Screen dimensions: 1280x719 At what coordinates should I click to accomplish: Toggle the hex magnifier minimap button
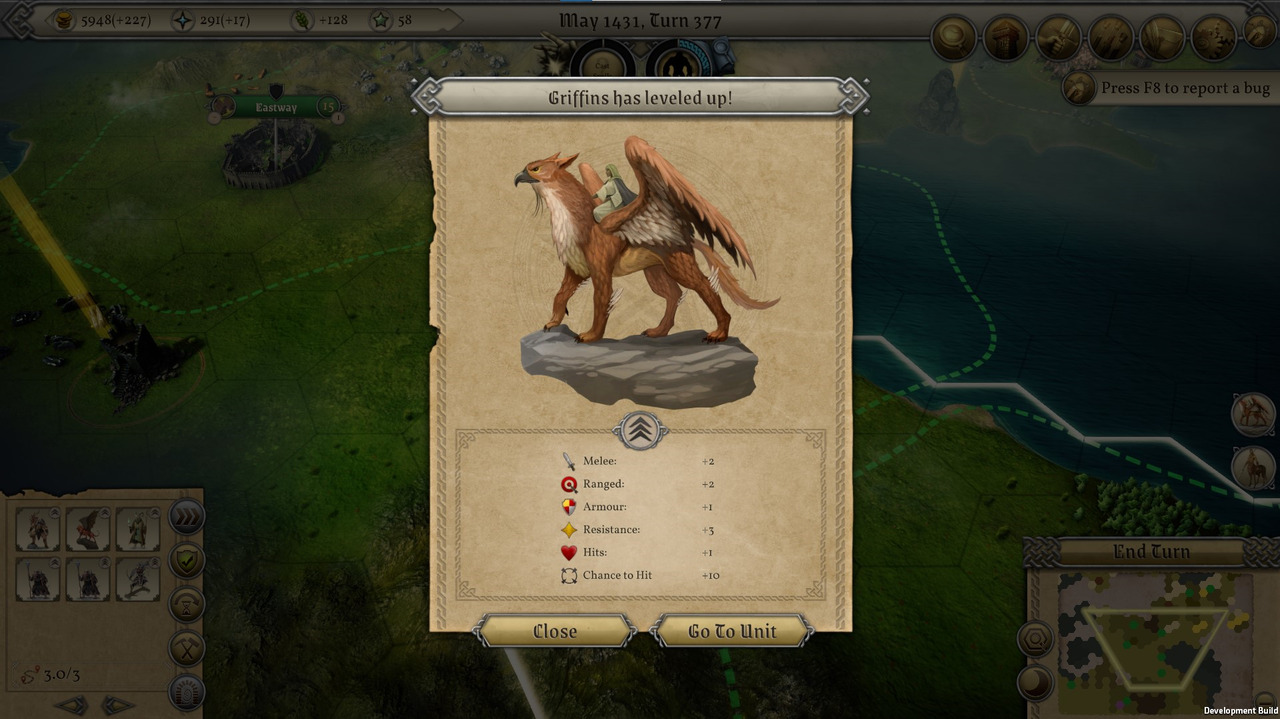(x=1035, y=639)
